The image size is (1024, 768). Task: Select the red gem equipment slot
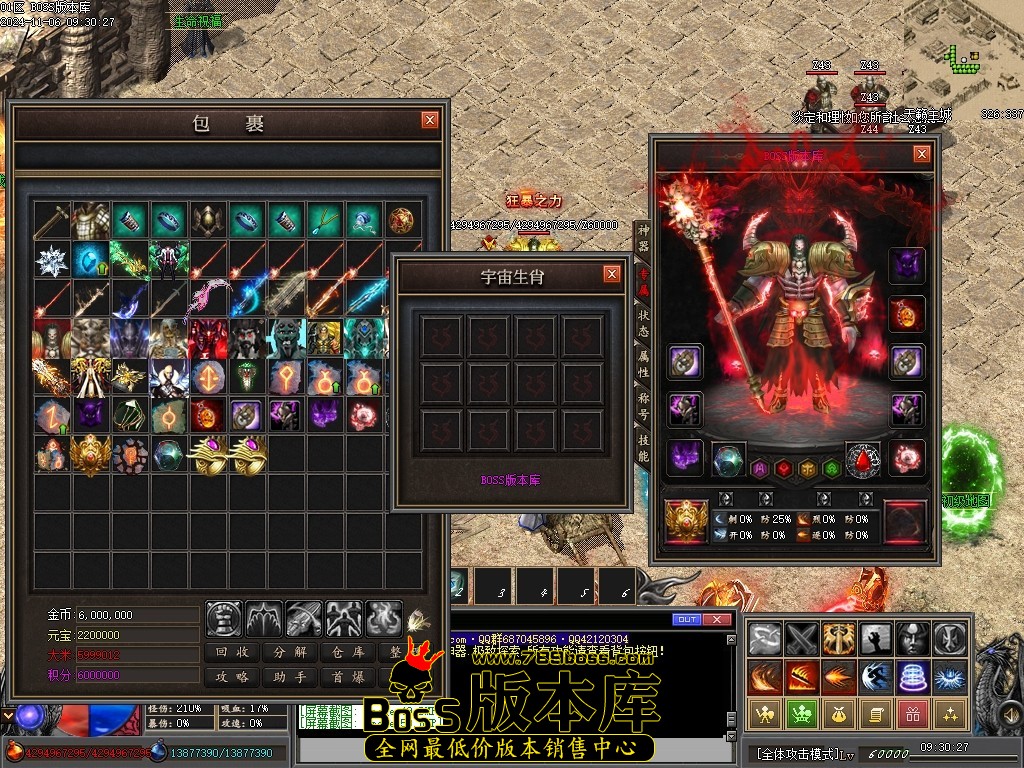click(x=863, y=460)
